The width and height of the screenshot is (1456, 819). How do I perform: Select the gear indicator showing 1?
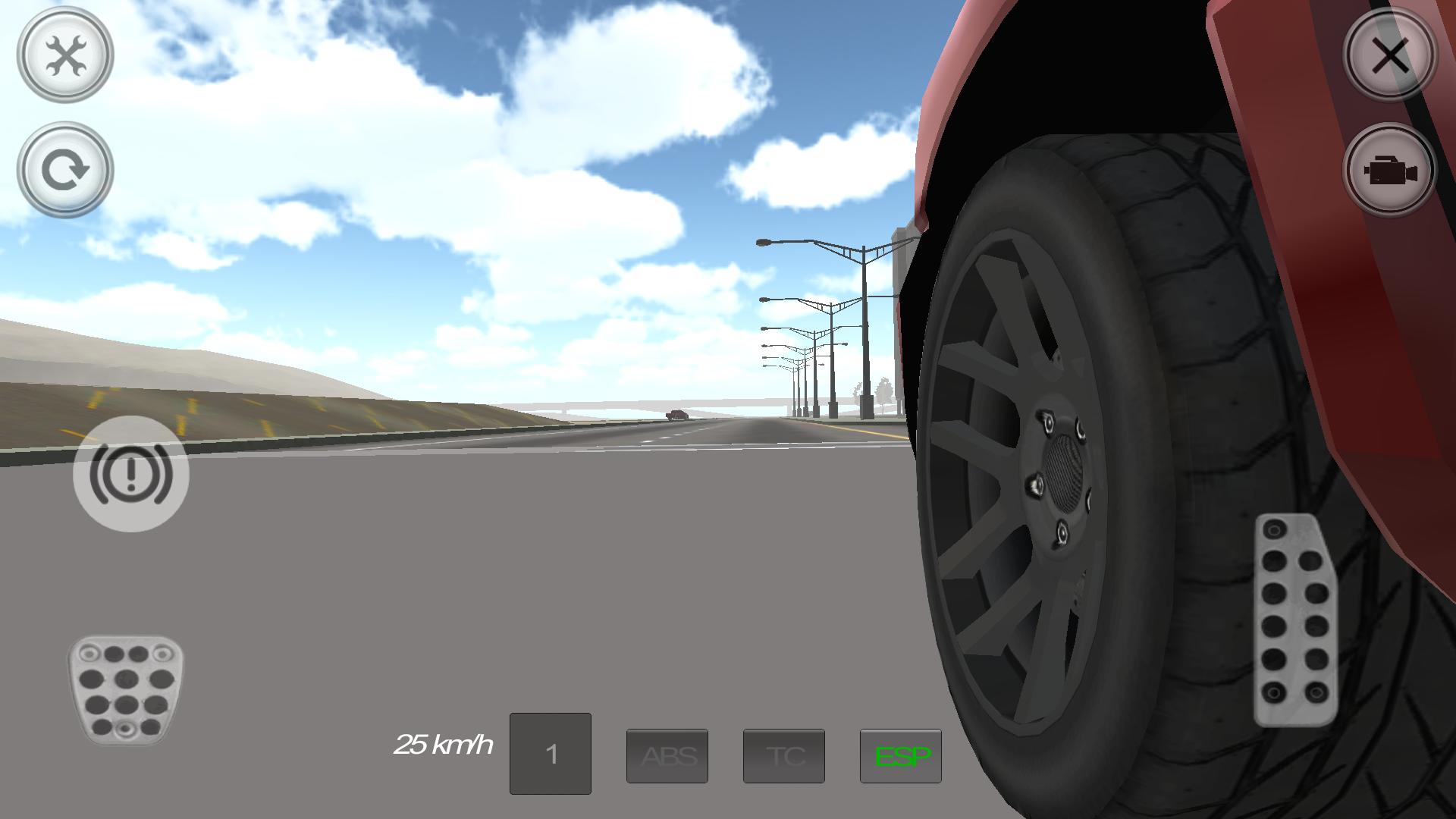(x=551, y=753)
